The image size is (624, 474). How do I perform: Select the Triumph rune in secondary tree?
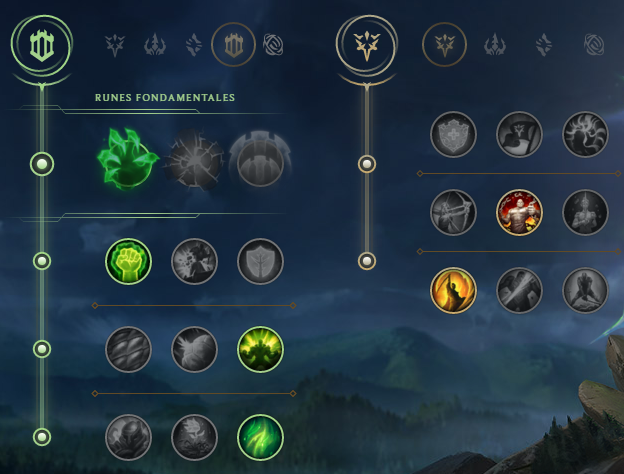coord(520,134)
